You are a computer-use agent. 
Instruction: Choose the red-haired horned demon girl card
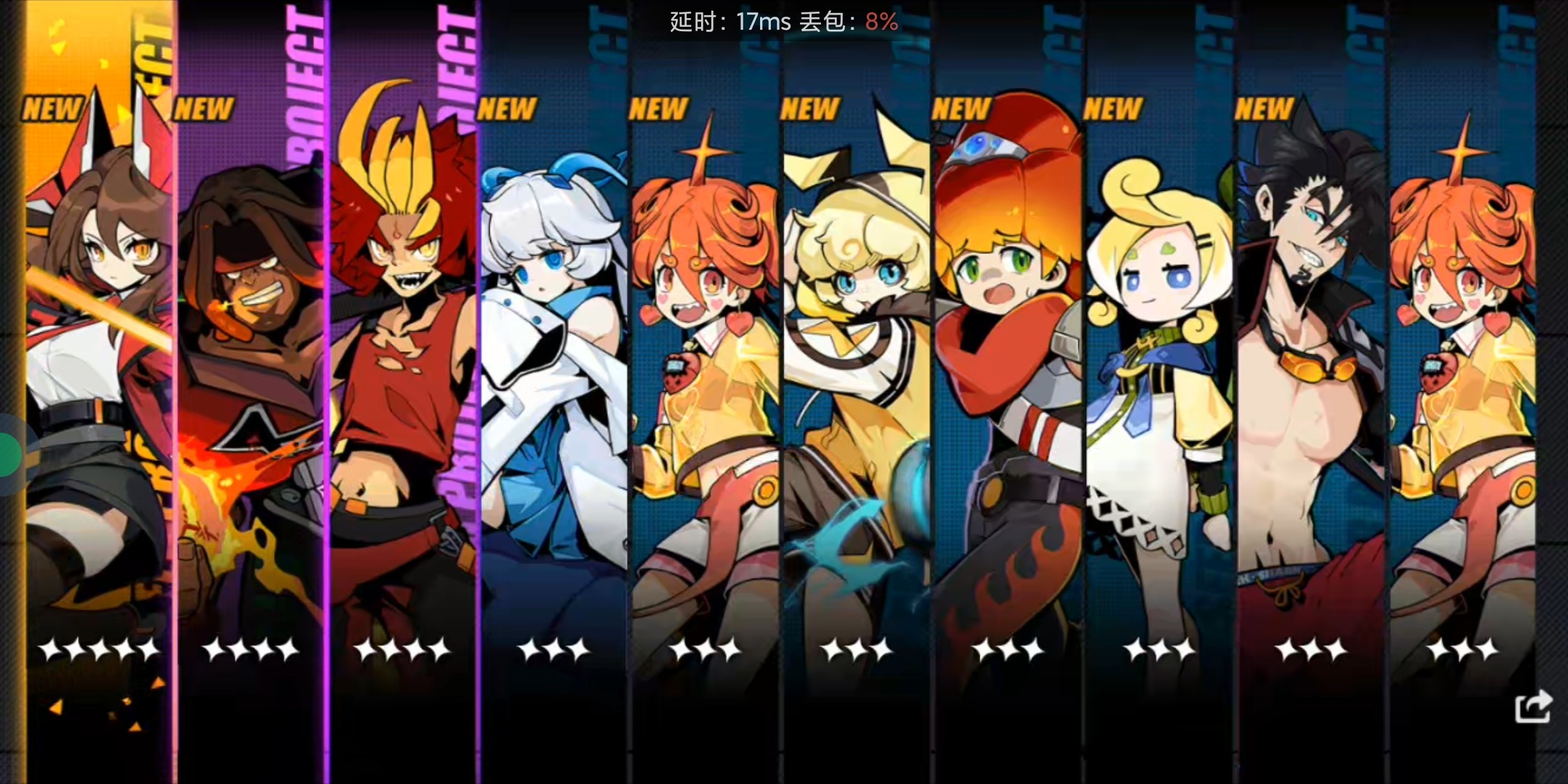(403, 363)
